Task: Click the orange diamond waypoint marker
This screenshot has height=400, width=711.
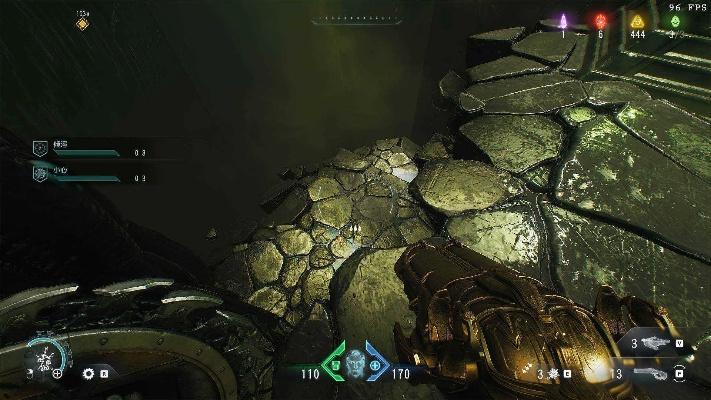Action: coord(82,24)
